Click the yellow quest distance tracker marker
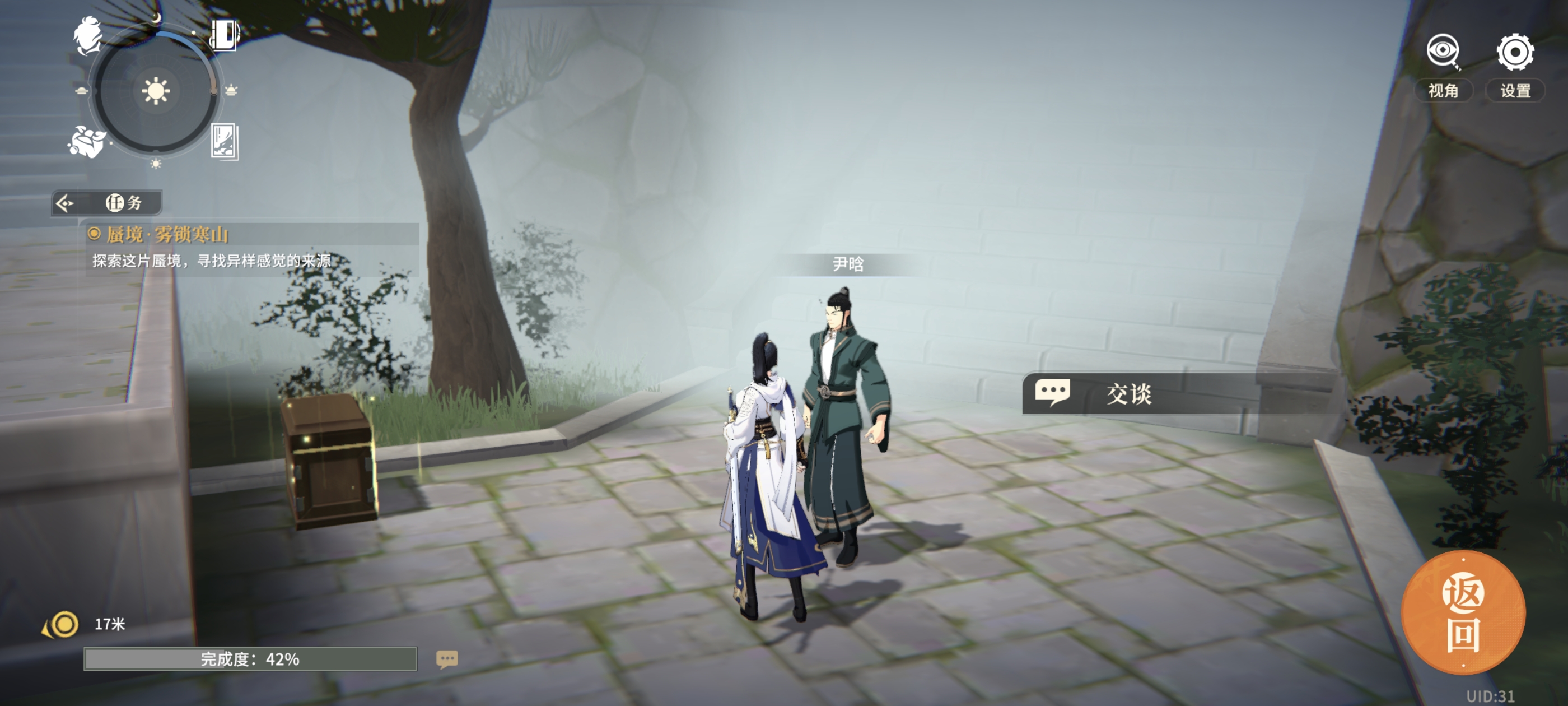Viewport: 1568px width, 706px height. tap(63, 624)
